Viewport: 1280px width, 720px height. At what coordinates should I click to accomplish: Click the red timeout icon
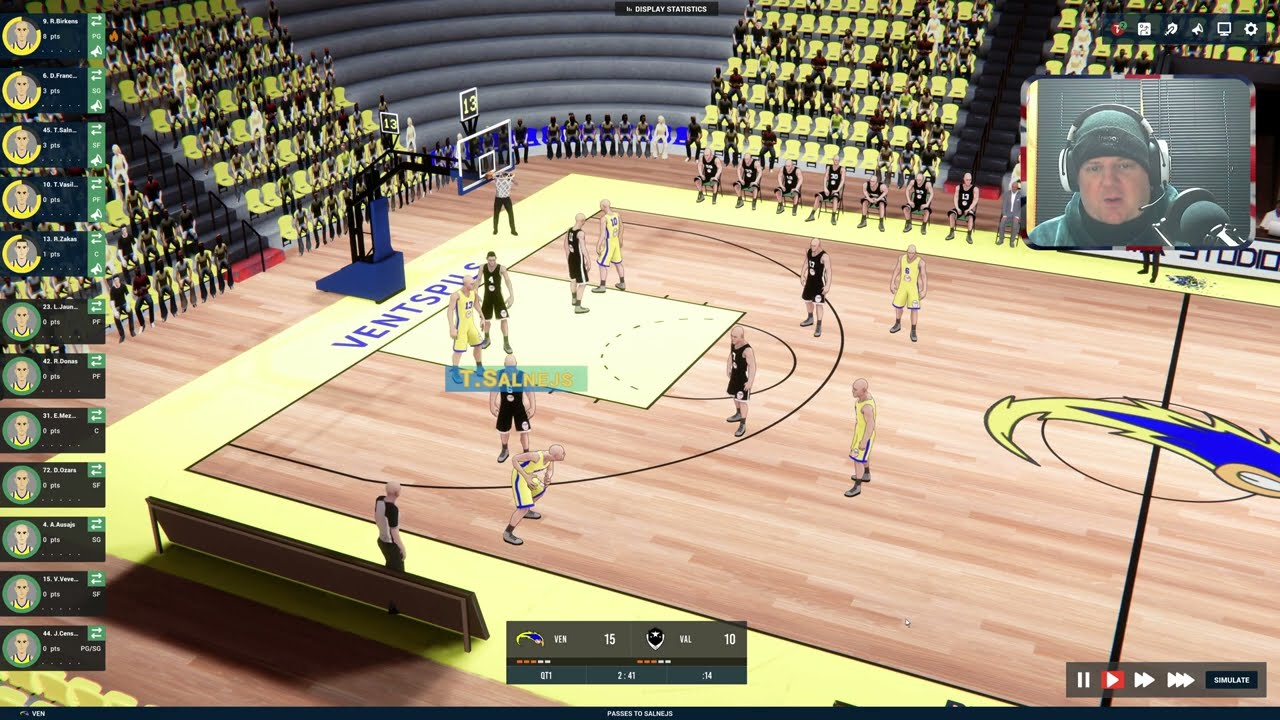coord(1118,29)
